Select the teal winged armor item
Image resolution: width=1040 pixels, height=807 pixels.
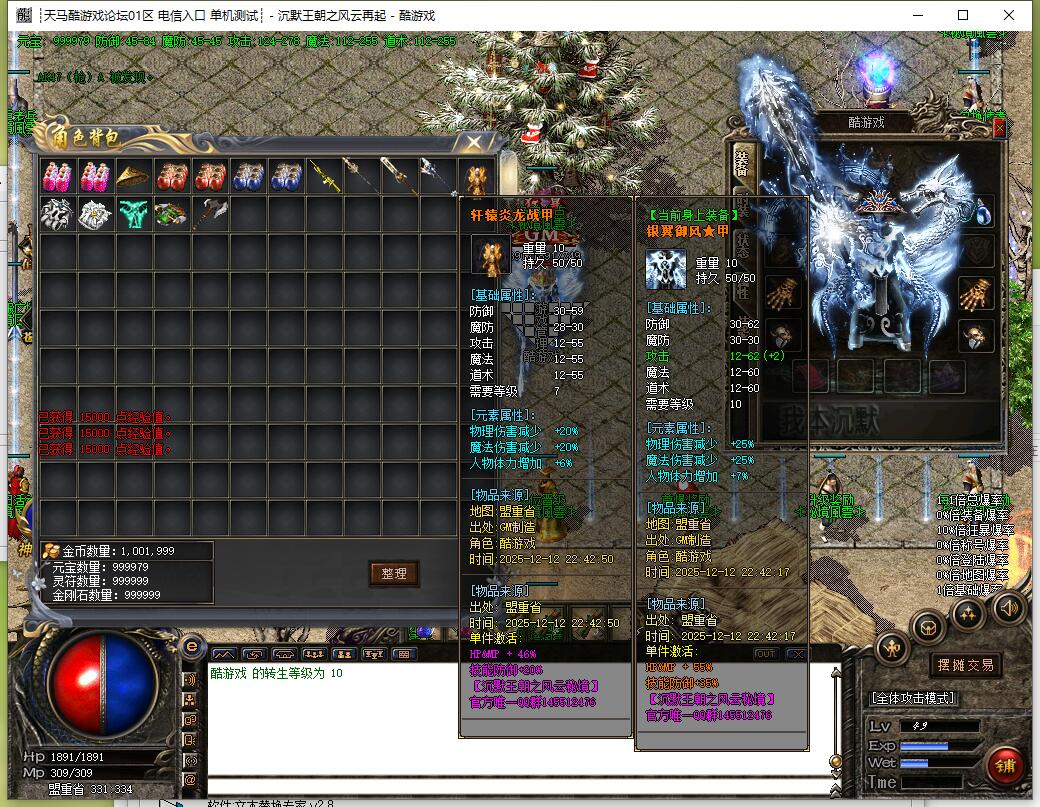[x=133, y=214]
